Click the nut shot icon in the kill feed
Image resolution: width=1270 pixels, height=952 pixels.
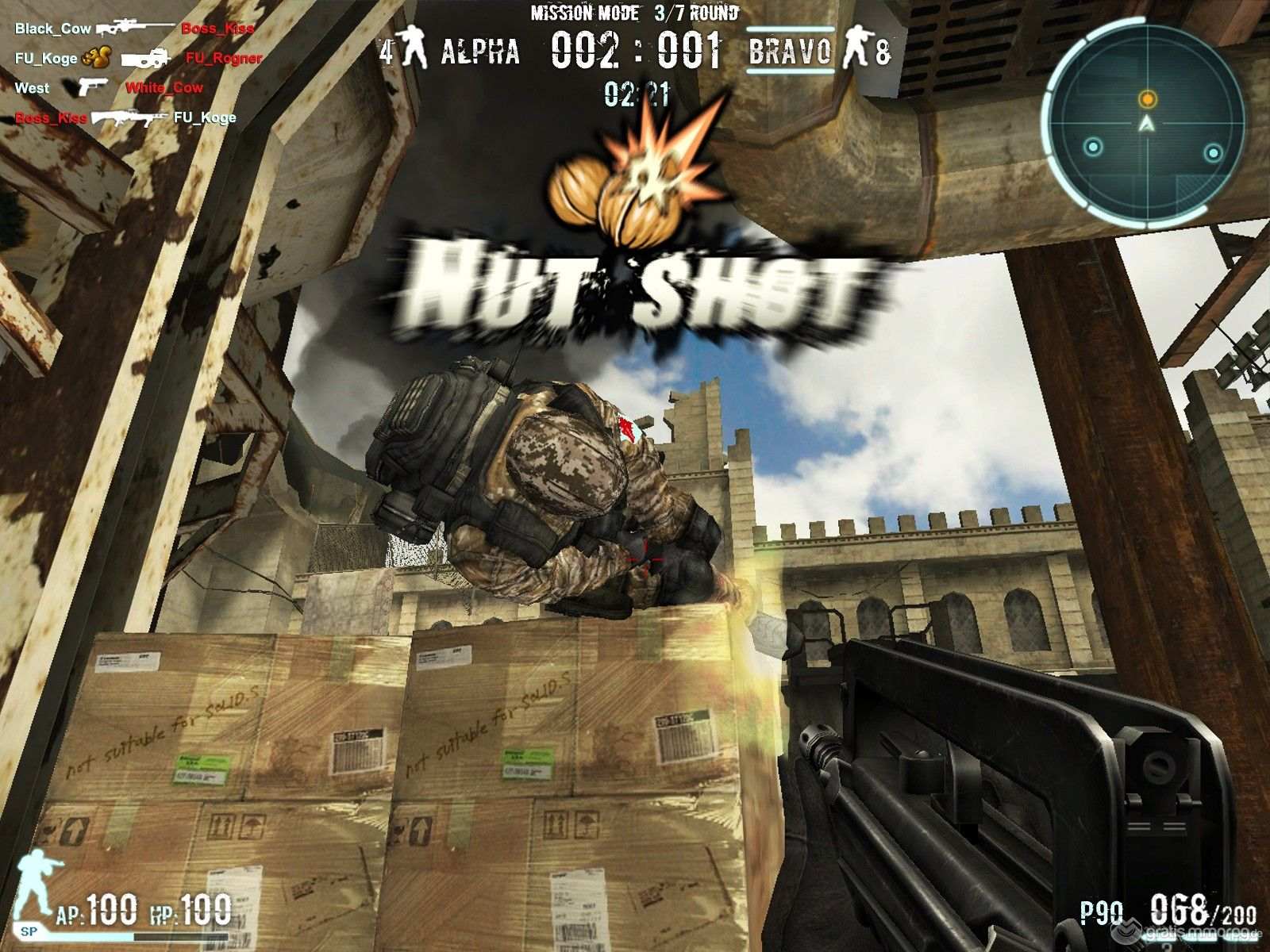coord(96,58)
